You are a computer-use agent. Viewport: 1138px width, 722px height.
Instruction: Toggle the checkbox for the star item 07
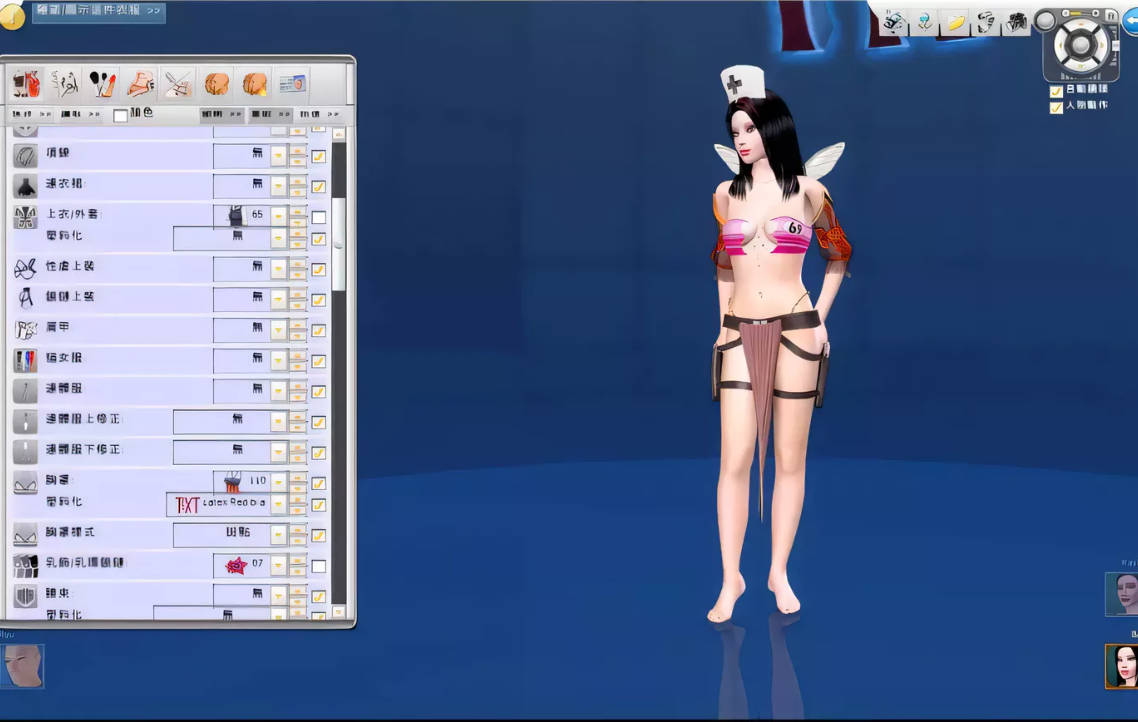[x=318, y=566]
